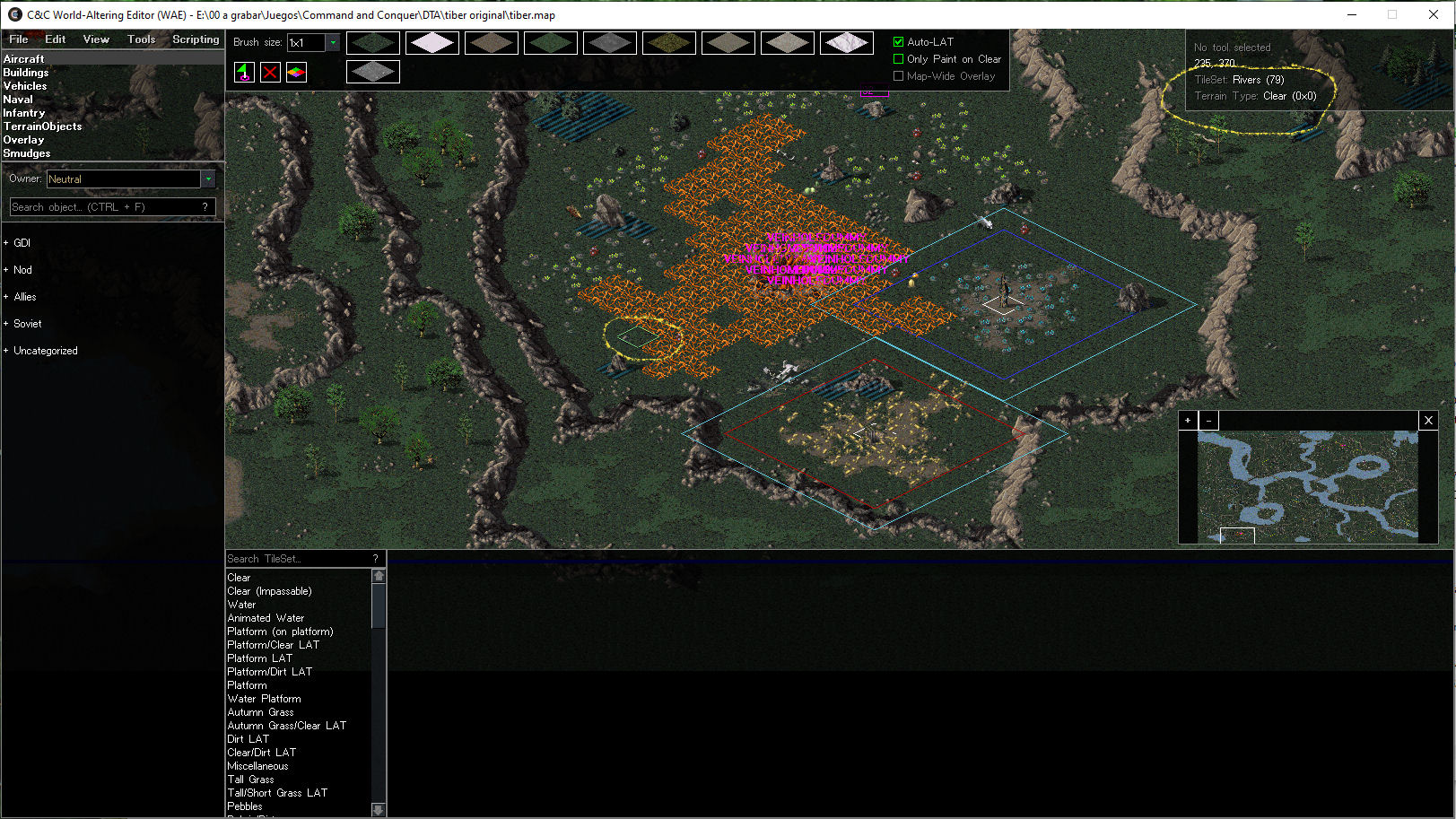
Task: Open the Tools menu
Action: [x=141, y=39]
